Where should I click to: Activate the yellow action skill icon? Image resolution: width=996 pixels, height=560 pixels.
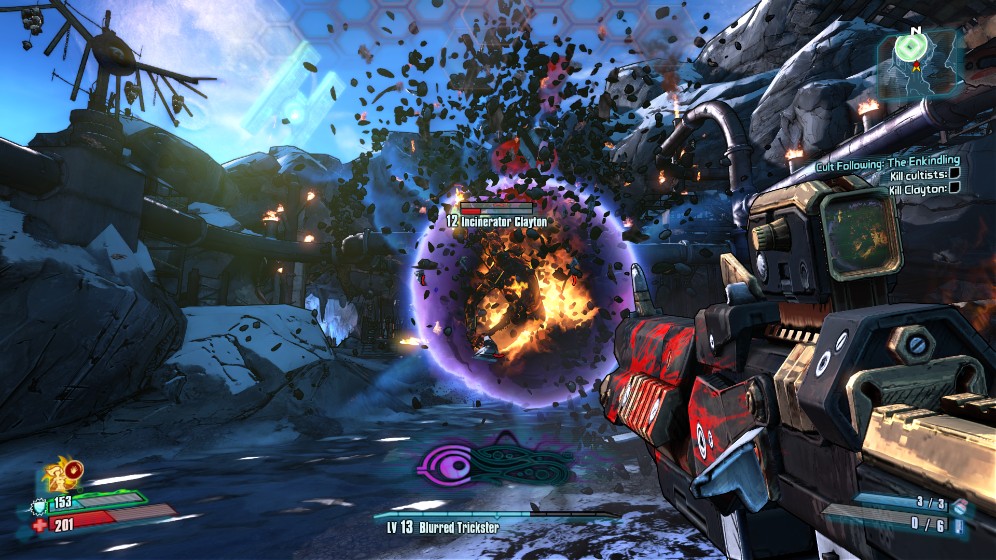66,472
